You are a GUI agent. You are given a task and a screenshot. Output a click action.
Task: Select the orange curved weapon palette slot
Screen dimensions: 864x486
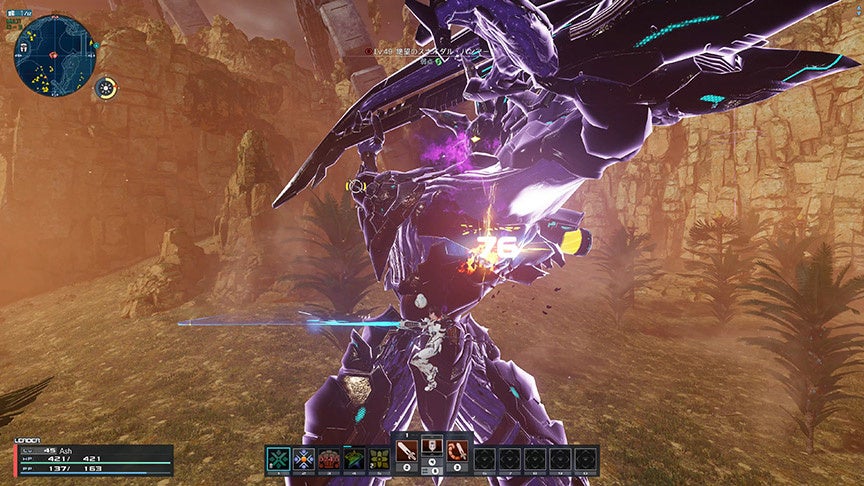point(457,453)
